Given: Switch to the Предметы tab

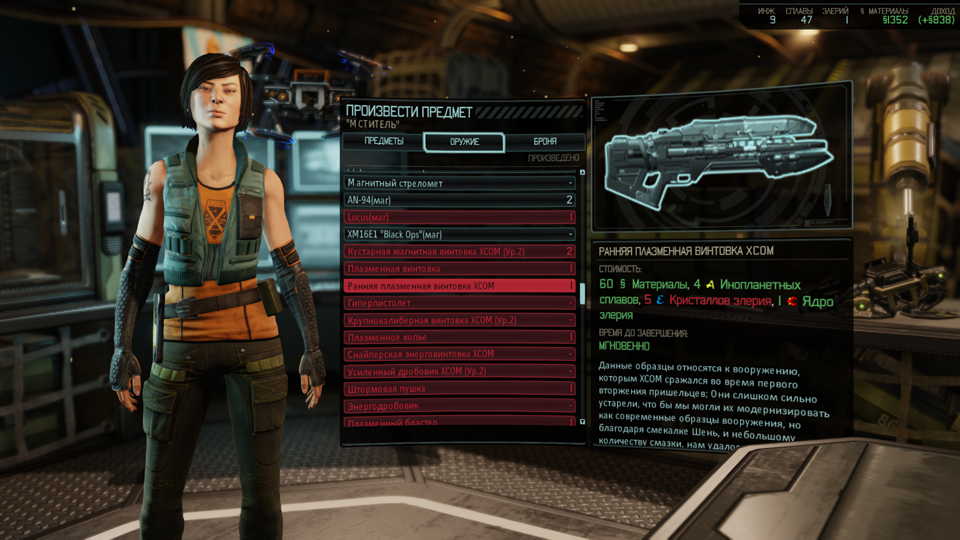Looking at the screenshot, I should pos(384,141).
